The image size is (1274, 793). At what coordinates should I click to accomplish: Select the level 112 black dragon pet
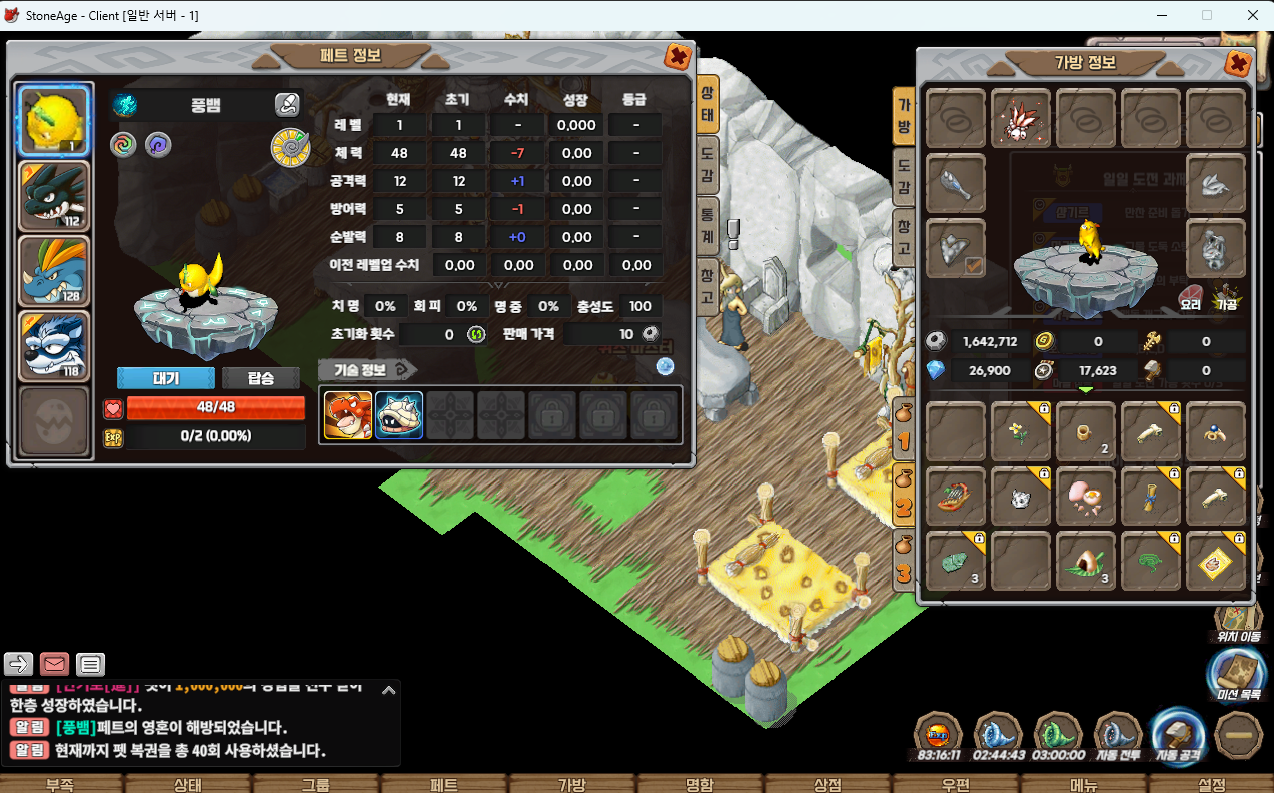55,197
